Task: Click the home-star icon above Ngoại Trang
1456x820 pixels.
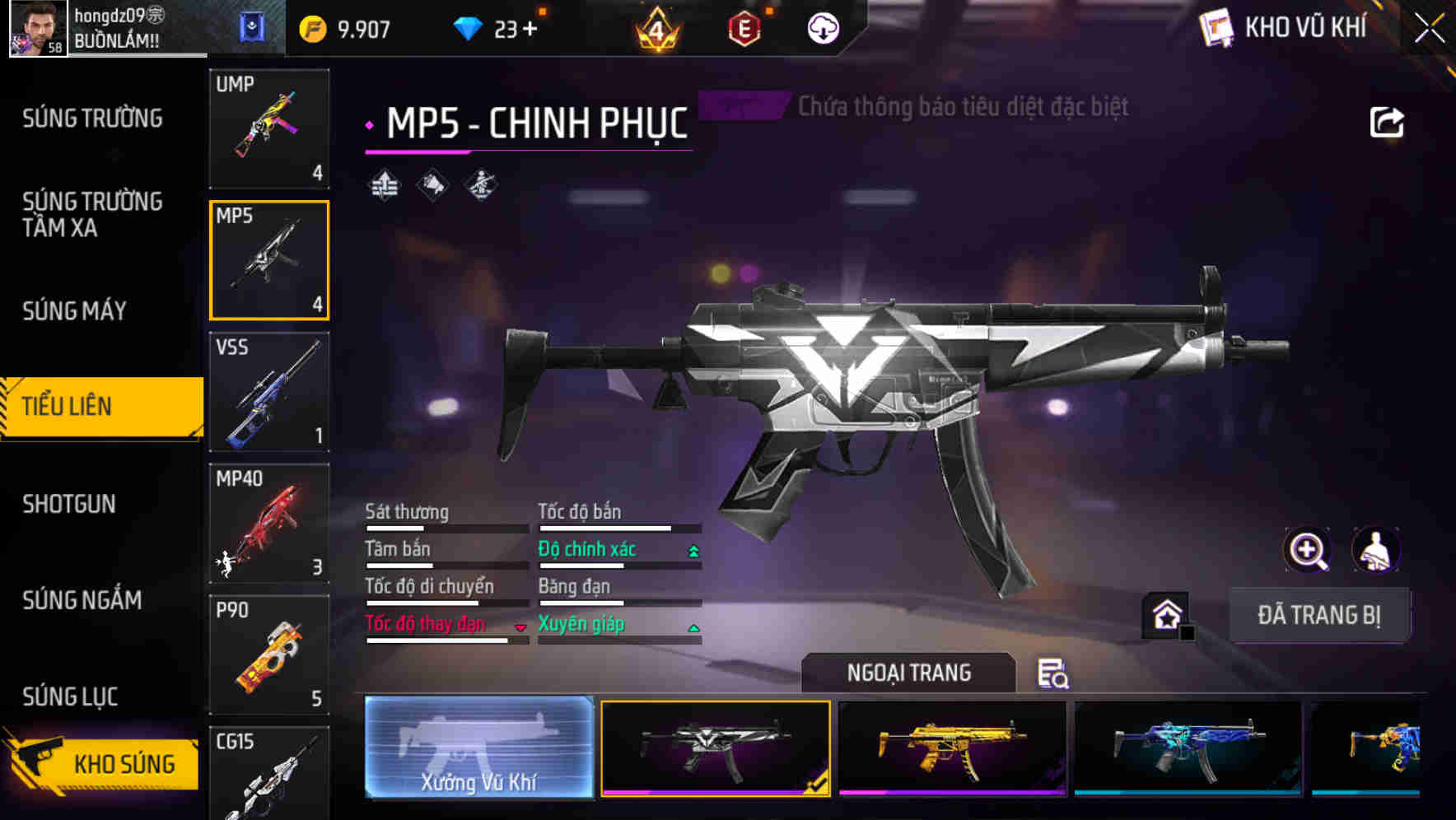Action: click(x=1167, y=614)
